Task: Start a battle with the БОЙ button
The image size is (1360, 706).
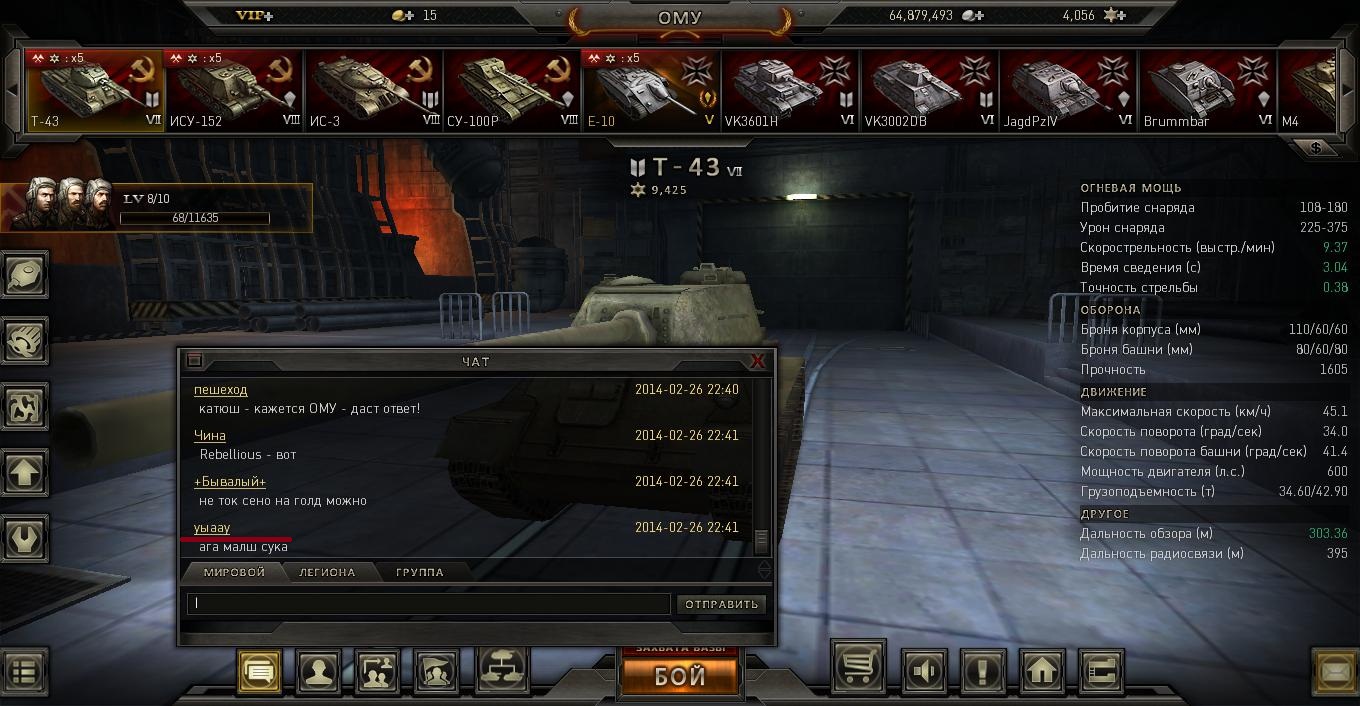Action: point(680,675)
